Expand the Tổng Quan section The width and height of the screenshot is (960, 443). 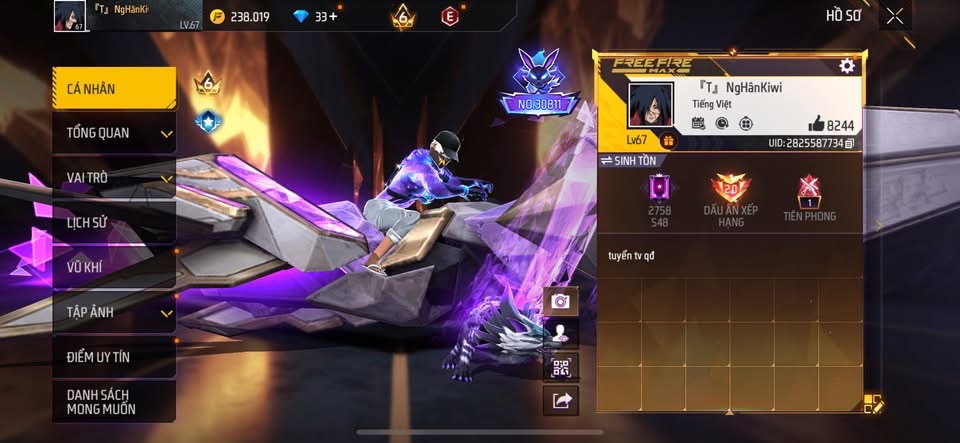click(x=114, y=133)
